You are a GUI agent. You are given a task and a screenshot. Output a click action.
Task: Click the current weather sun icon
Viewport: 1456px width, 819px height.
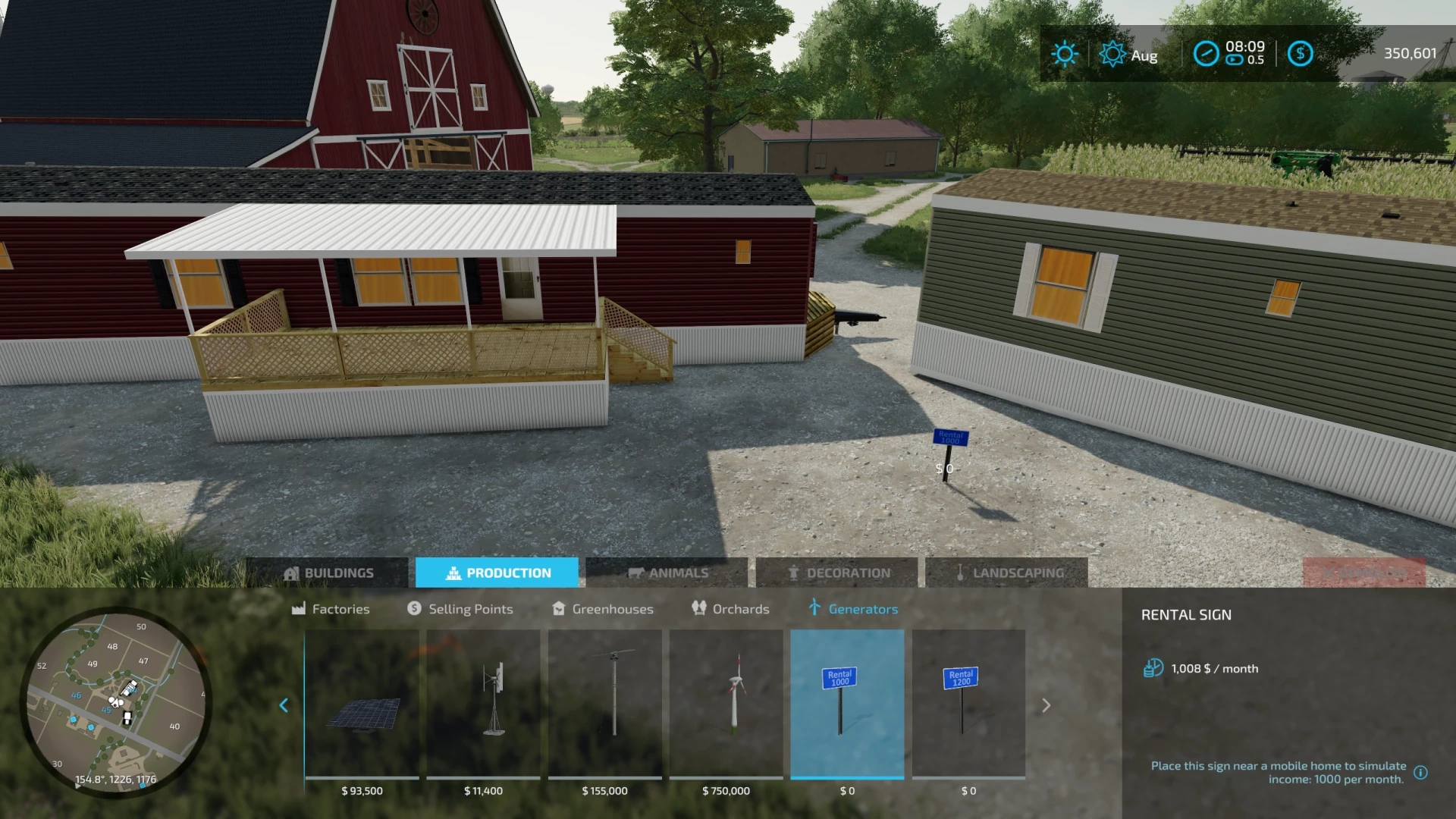[x=1065, y=54]
